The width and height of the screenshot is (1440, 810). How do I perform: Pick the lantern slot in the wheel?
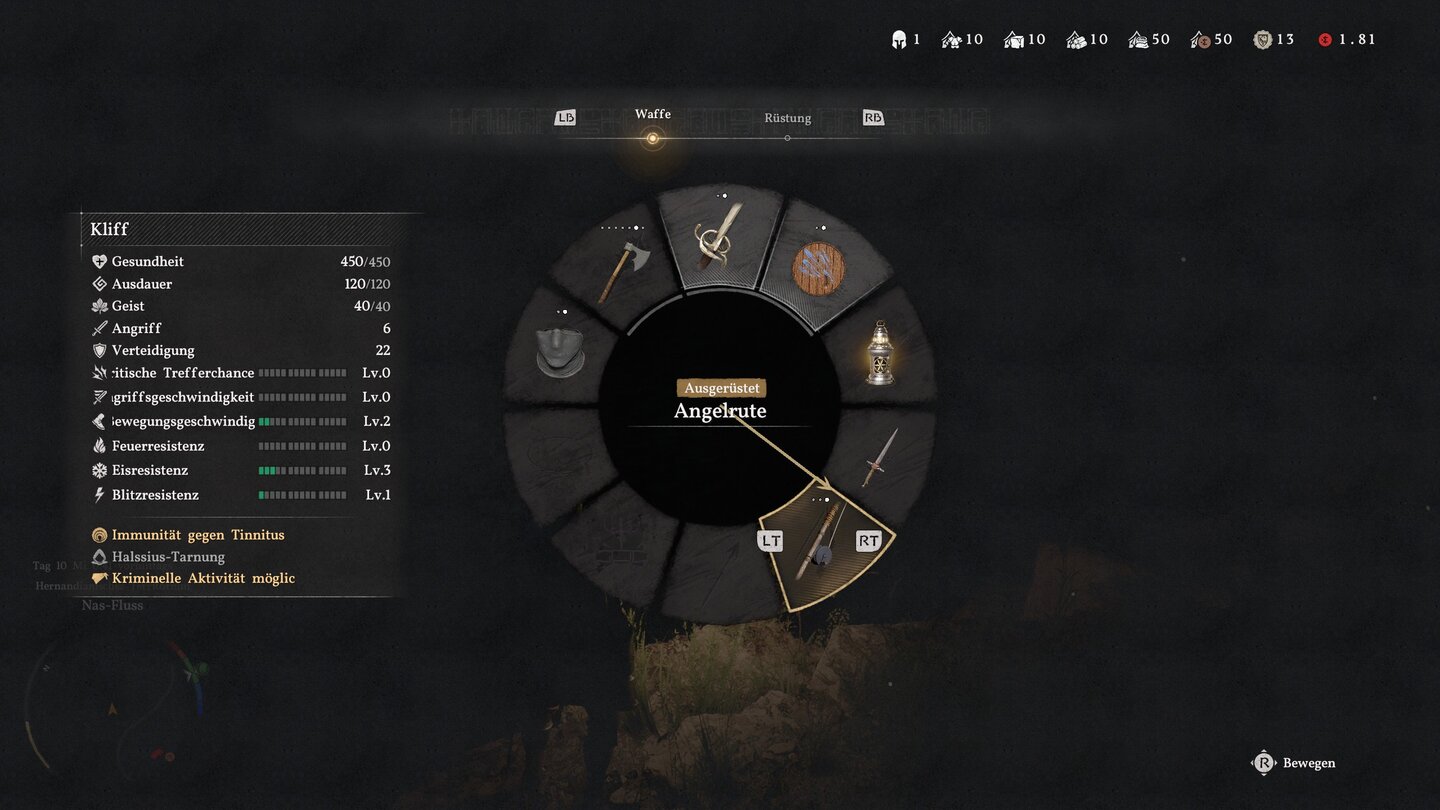(x=879, y=352)
